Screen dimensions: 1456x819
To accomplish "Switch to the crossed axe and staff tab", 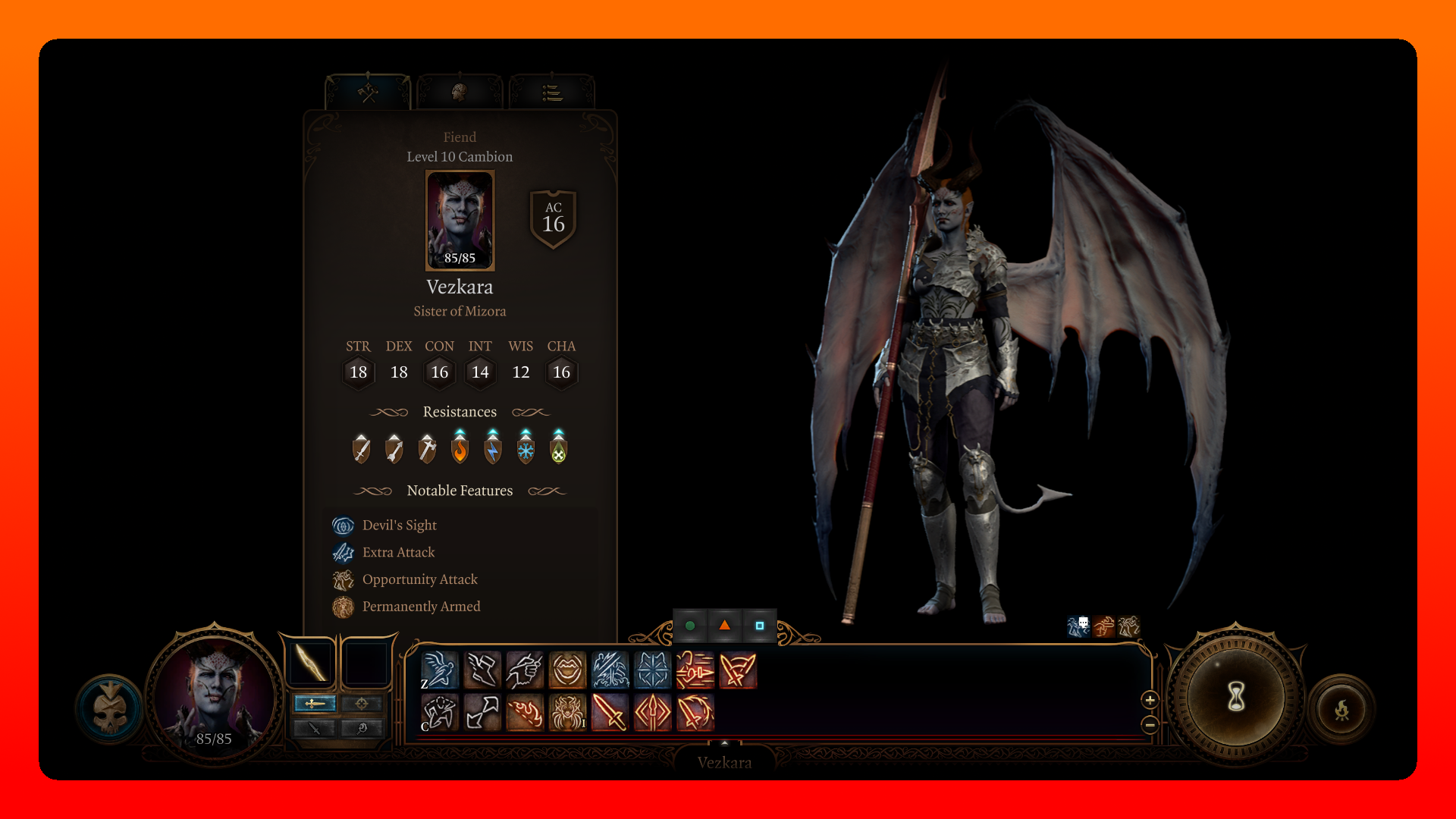I will click(369, 93).
